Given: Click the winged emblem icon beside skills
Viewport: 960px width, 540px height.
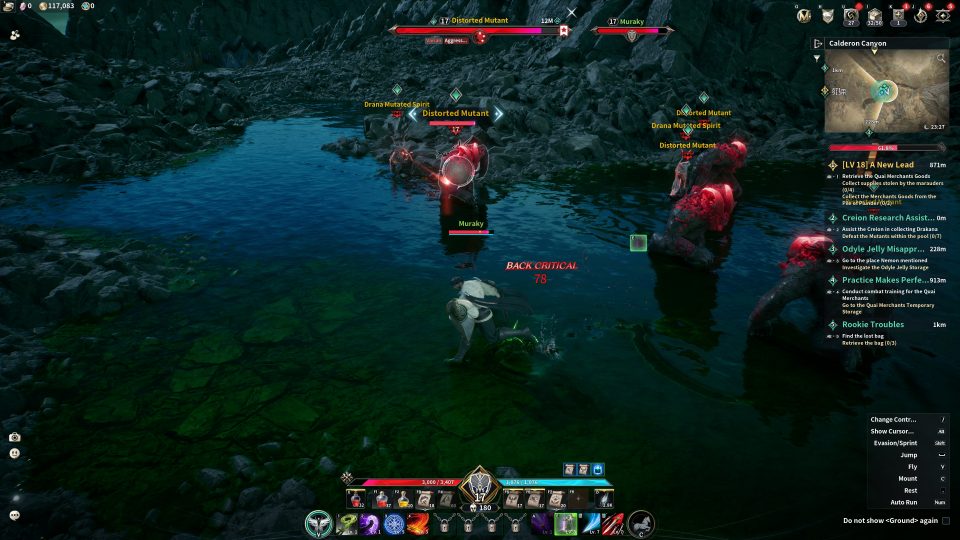Looking at the screenshot, I should point(318,523).
